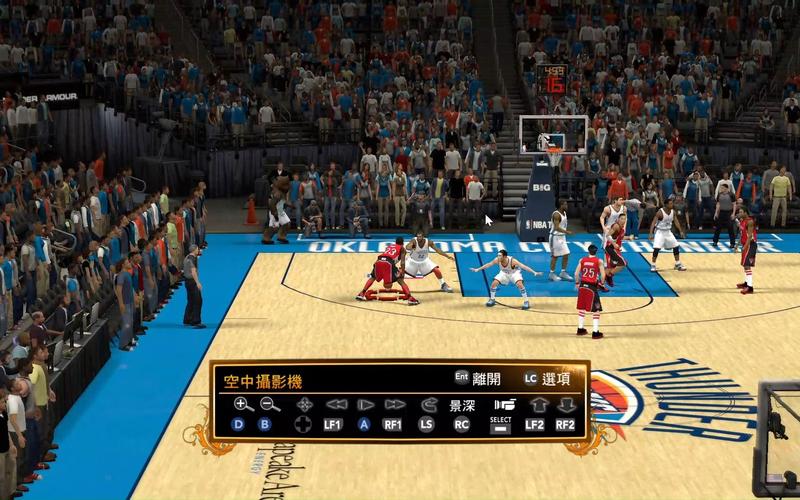Fast forward the replay
800x500 pixels.
click(395, 405)
